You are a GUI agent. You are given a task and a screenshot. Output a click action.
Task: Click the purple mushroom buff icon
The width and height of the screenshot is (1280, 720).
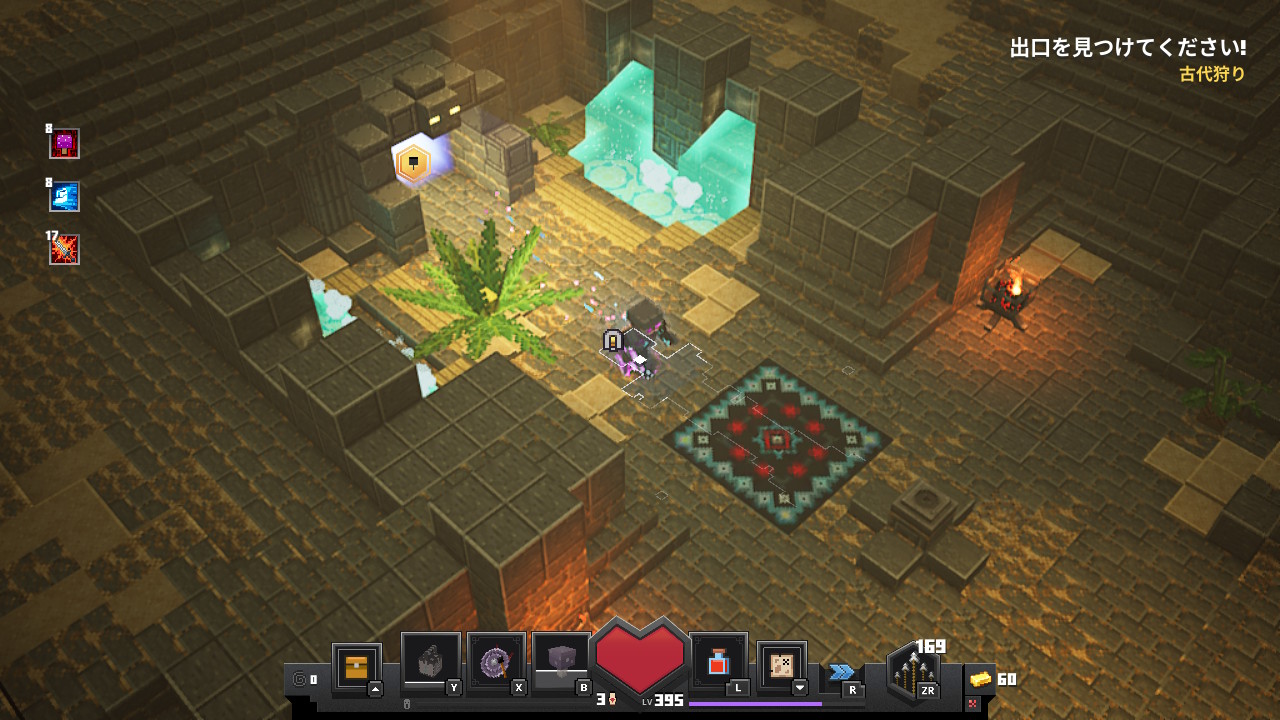click(65, 144)
